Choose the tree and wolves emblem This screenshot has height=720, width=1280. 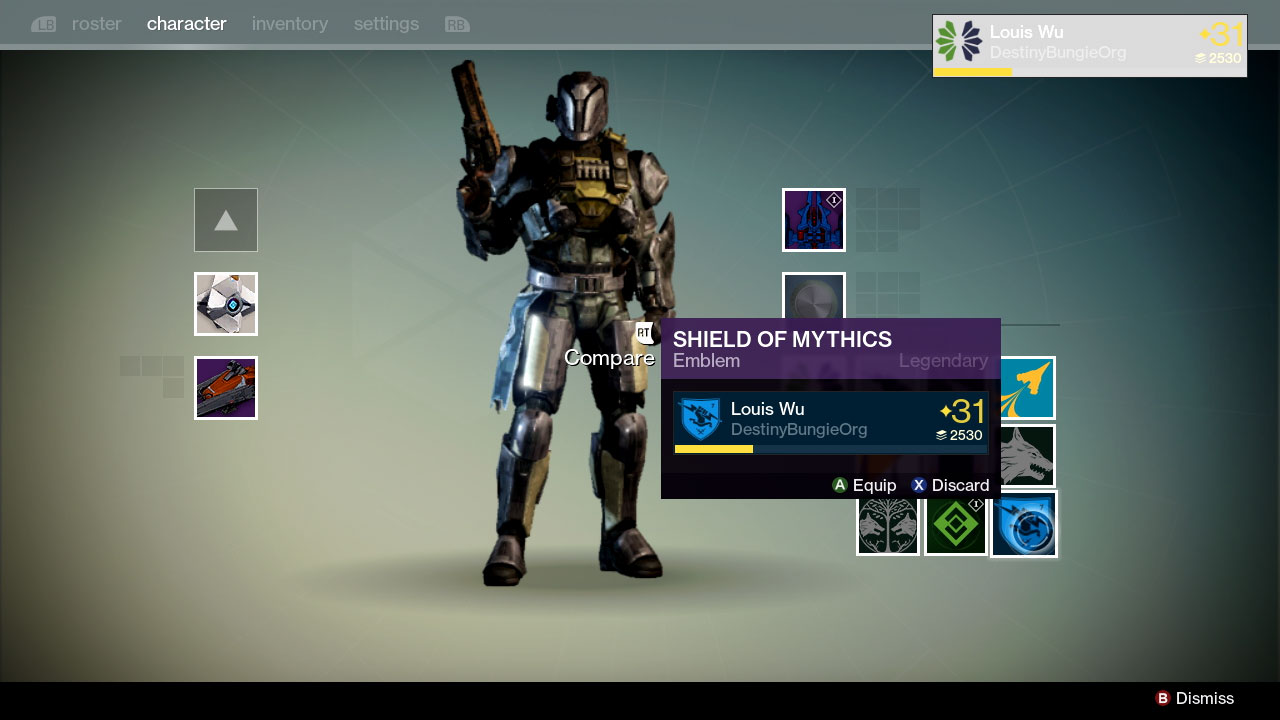(888, 524)
